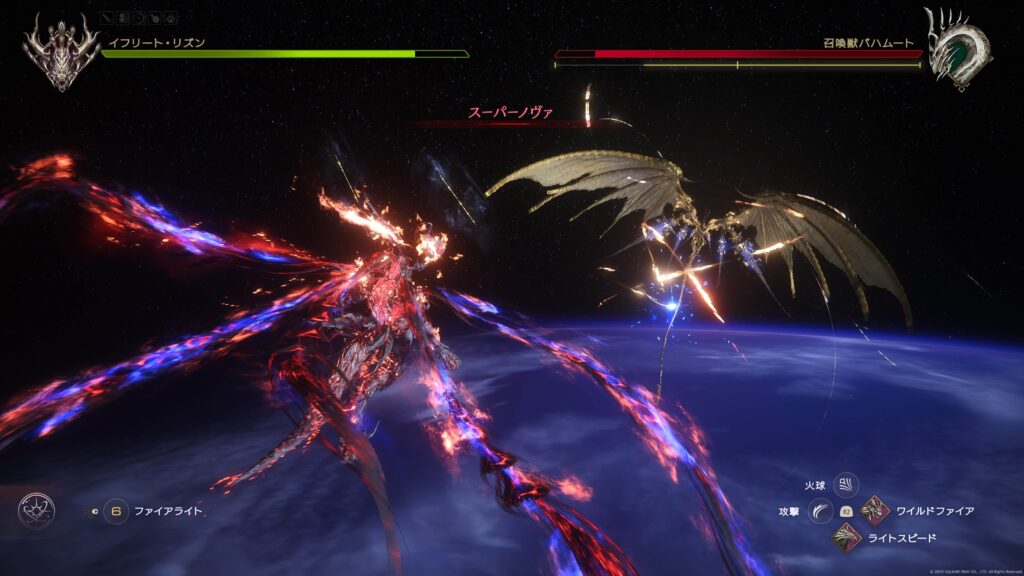
Task: Click the circular emblem gauge icon
Action: pos(36,511)
